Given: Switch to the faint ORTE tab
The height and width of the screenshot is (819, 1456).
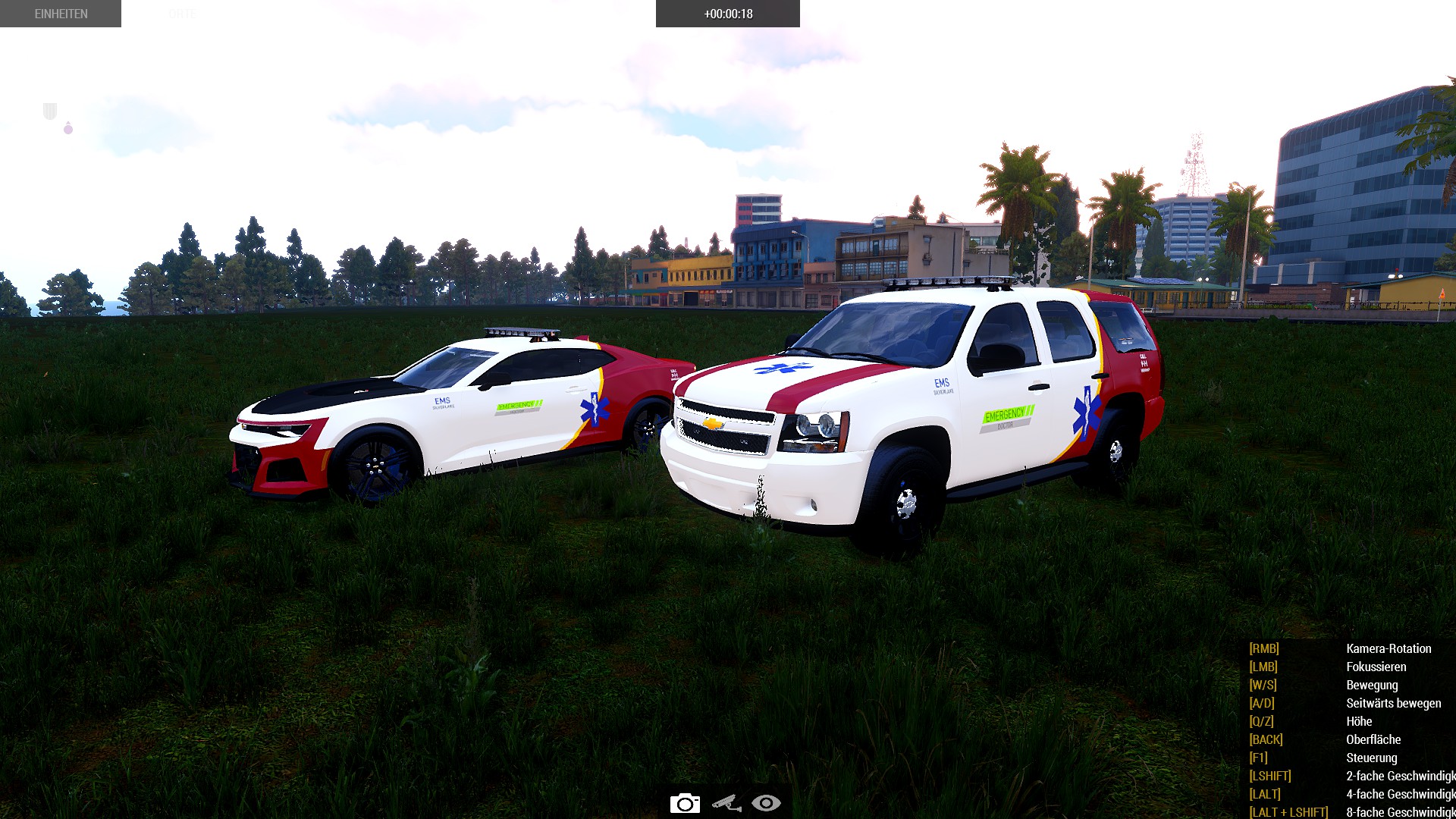Looking at the screenshot, I should pyautogui.click(x=182, y=14).
